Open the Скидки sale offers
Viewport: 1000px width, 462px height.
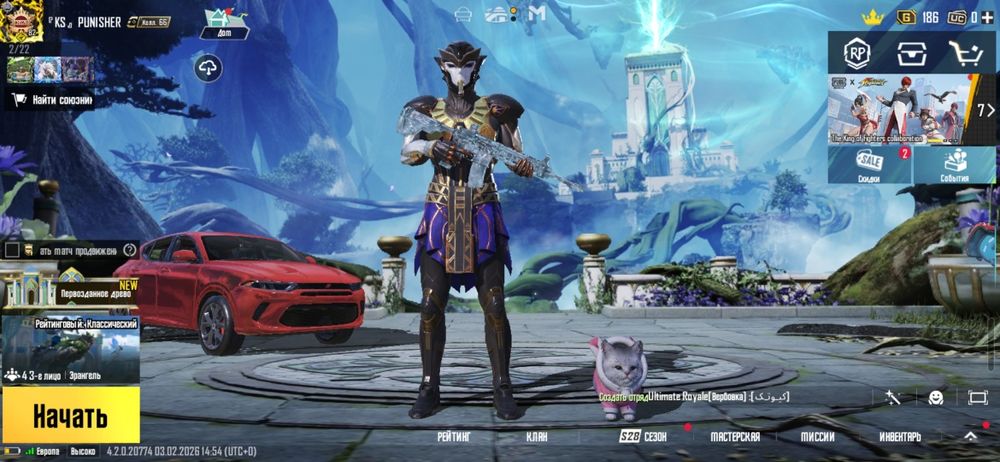tap(869, 165)
